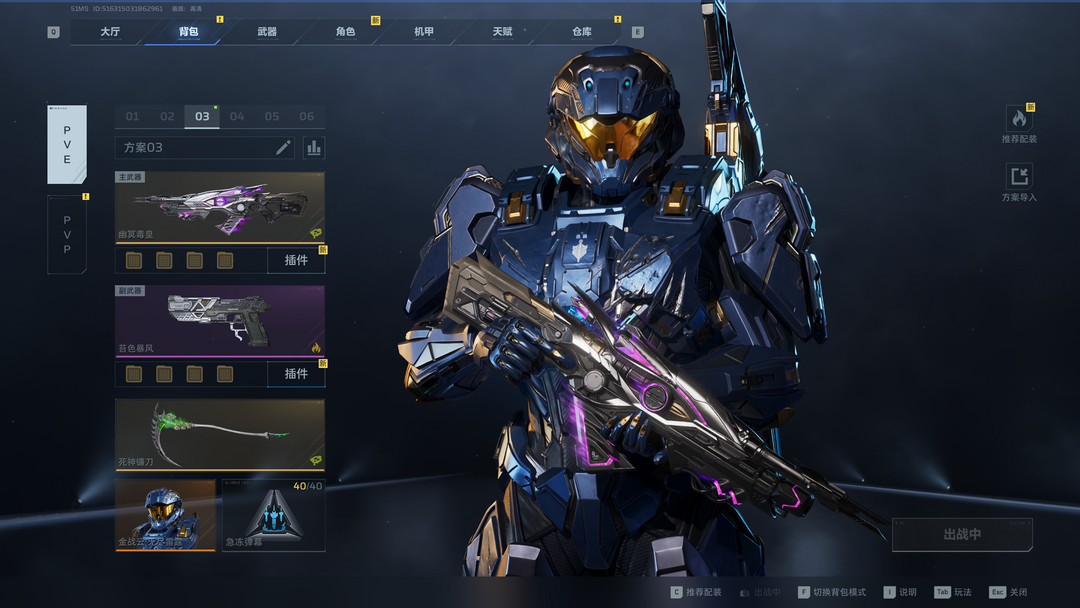Select the 天赋 talents tab

coord(502,32)
